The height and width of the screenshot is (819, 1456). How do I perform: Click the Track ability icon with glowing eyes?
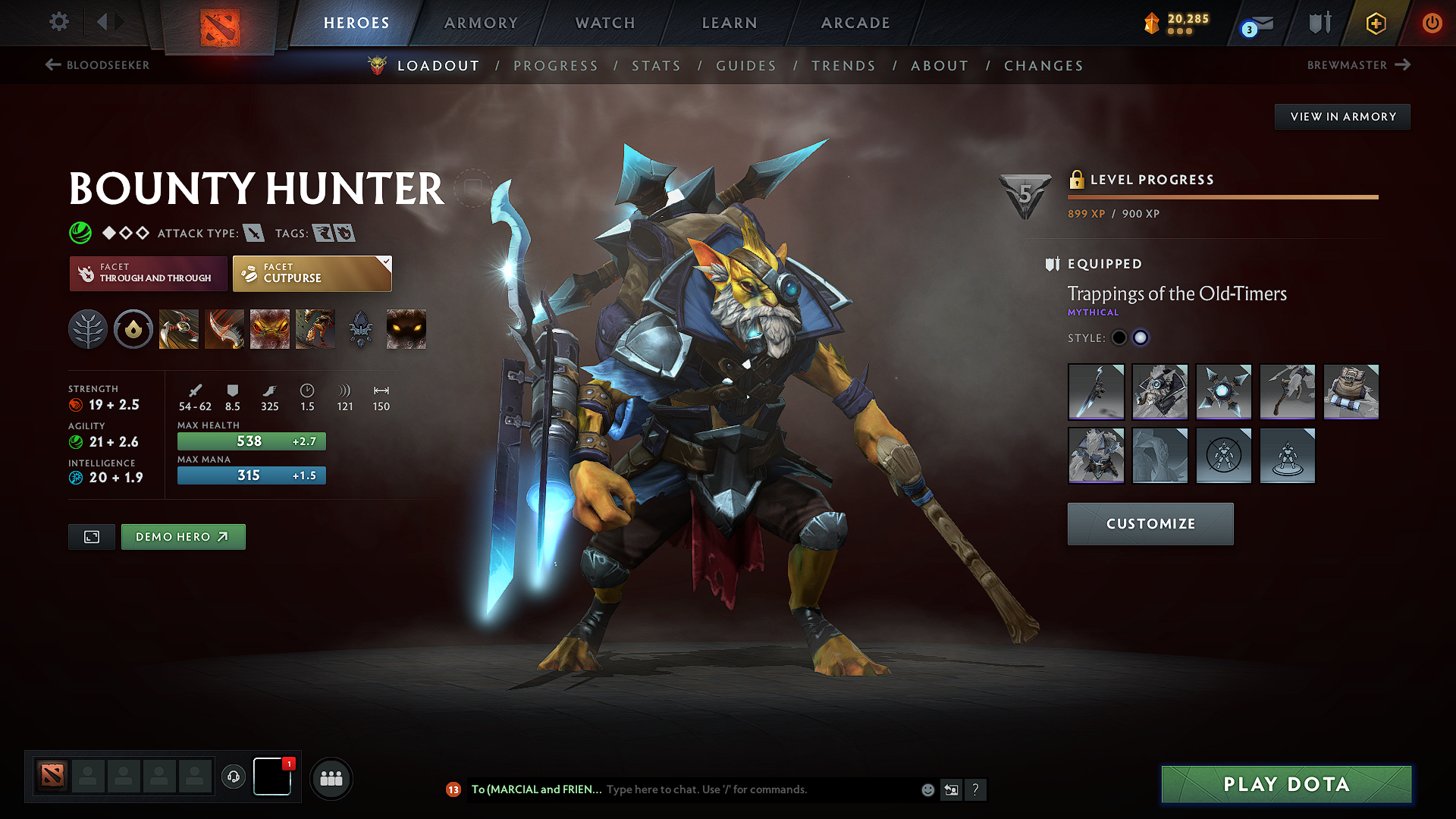(x=405, y=329)
